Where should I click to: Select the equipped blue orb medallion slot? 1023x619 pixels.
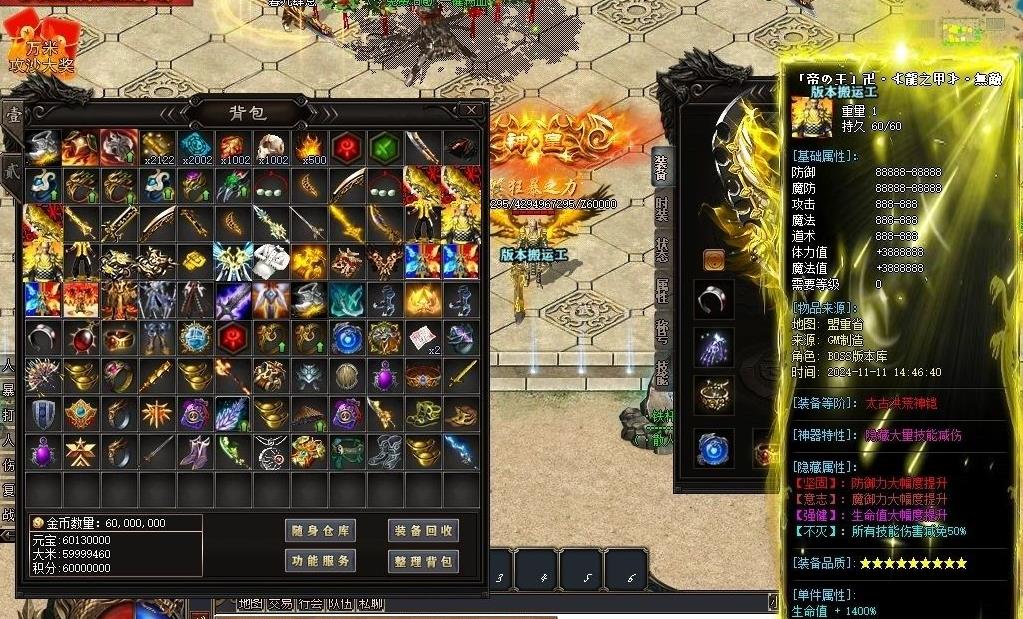click(x=714, y=449)
